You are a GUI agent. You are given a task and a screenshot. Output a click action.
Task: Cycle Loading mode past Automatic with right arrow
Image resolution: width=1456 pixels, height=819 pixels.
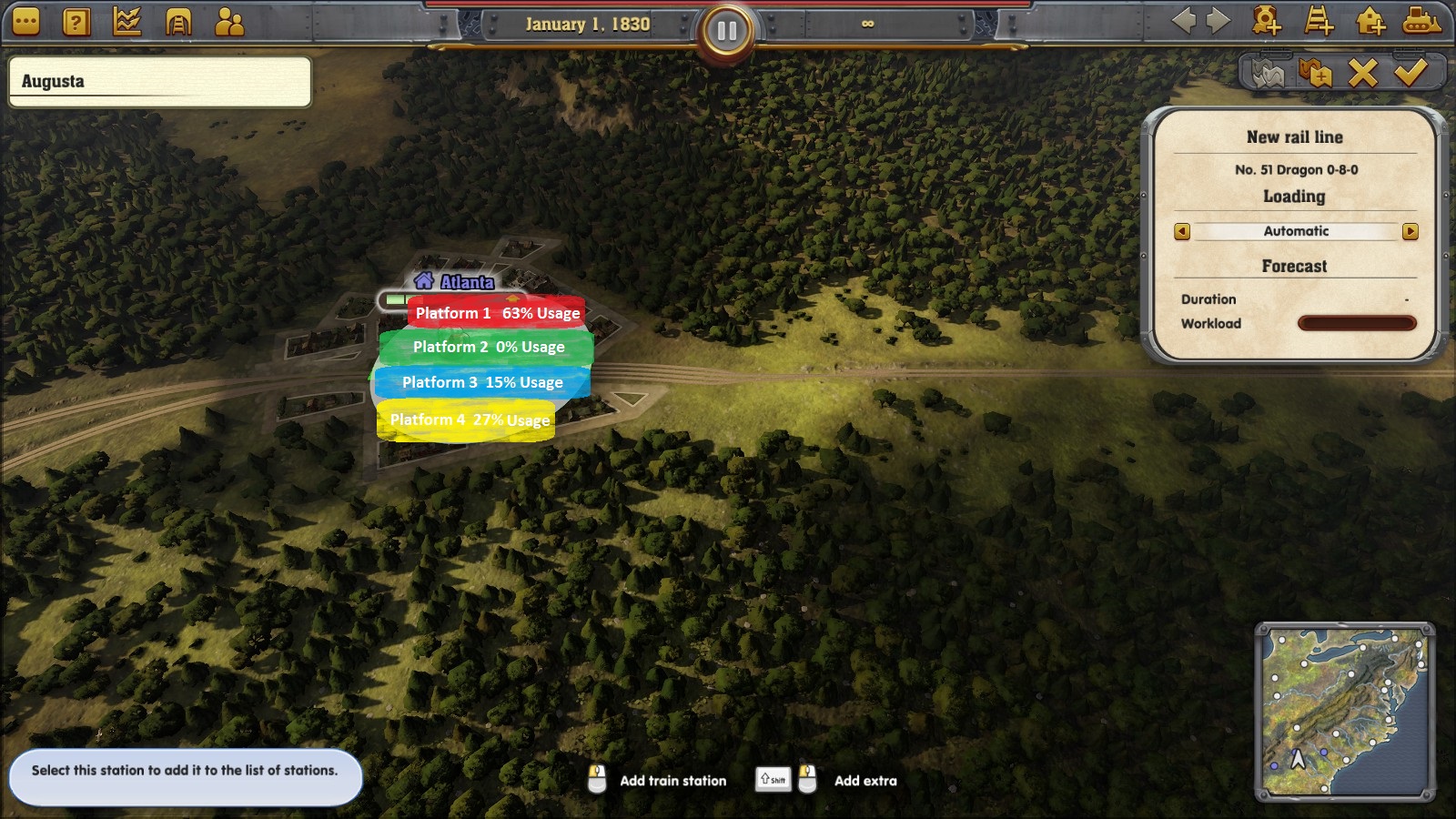(1409, 231)
